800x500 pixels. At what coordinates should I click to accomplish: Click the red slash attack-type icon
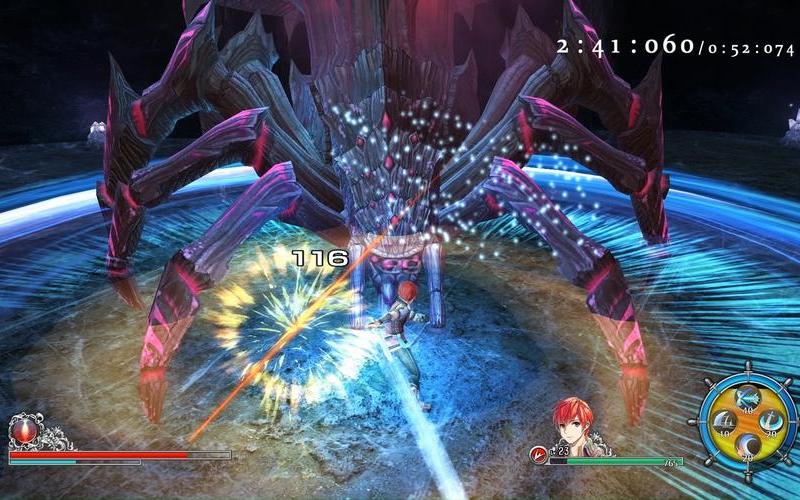tap(538, 454)
